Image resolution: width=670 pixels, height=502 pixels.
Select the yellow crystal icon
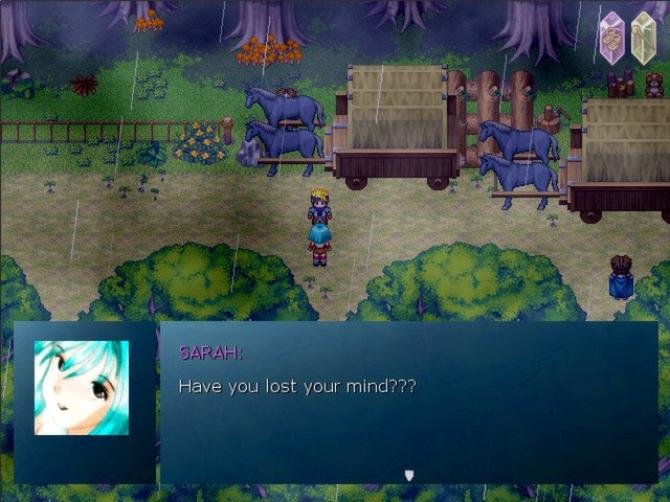(x=644, y=39)
